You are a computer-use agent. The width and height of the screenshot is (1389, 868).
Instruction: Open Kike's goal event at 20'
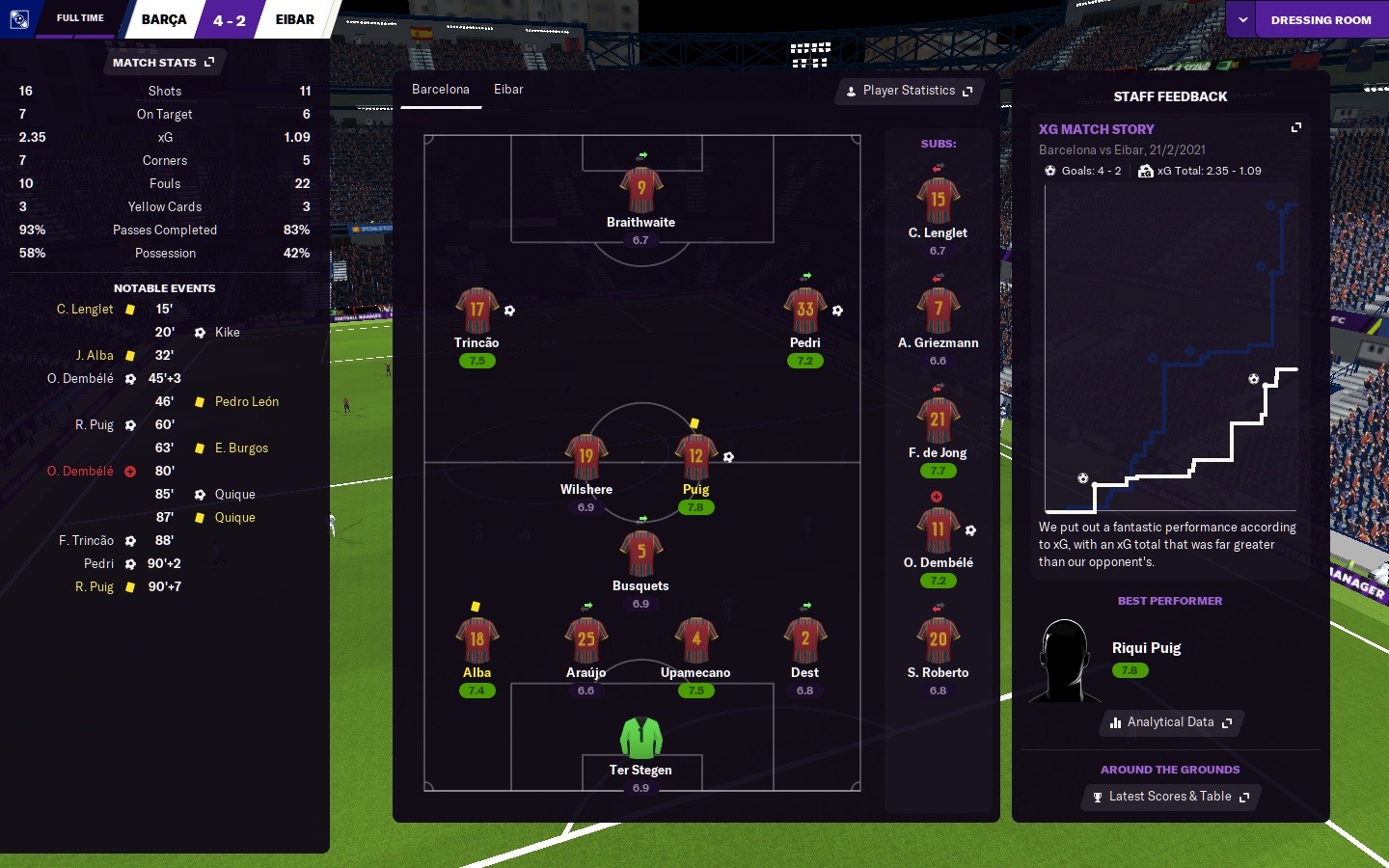(x=227, y=333)
